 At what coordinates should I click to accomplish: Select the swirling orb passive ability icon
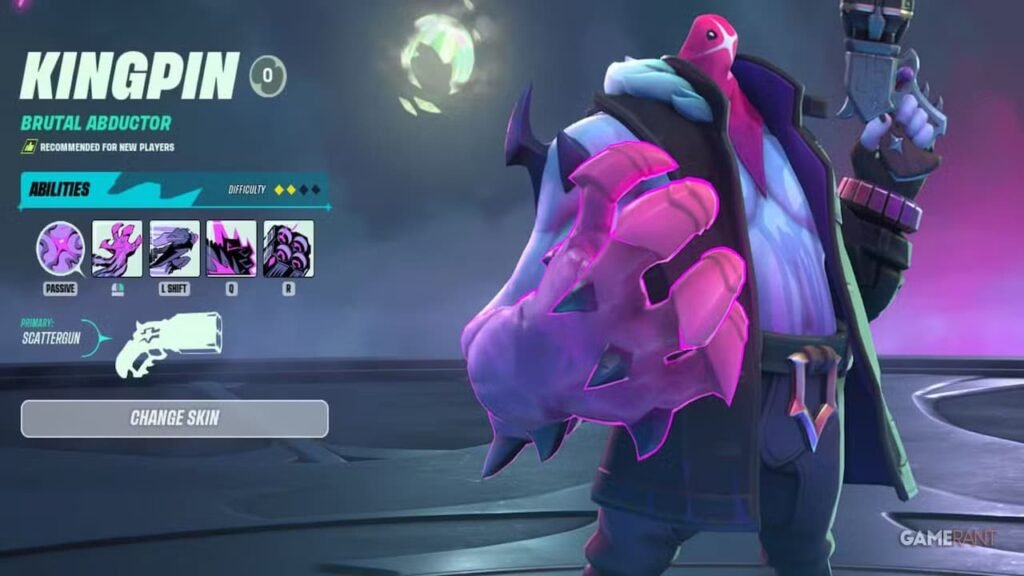point(61,248)
